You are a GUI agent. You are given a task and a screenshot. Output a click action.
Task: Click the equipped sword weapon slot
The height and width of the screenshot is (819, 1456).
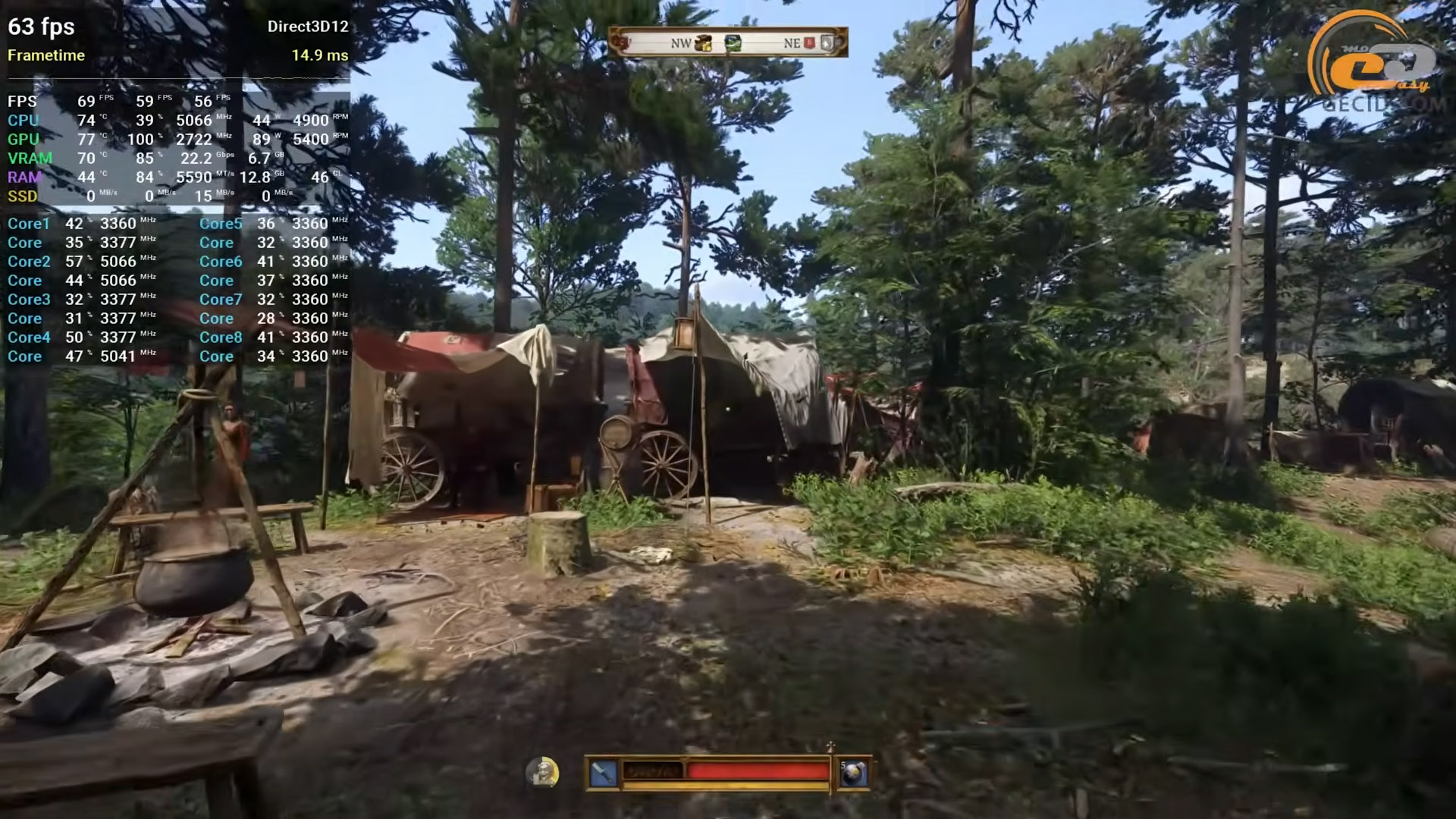[x=603, y=773]
